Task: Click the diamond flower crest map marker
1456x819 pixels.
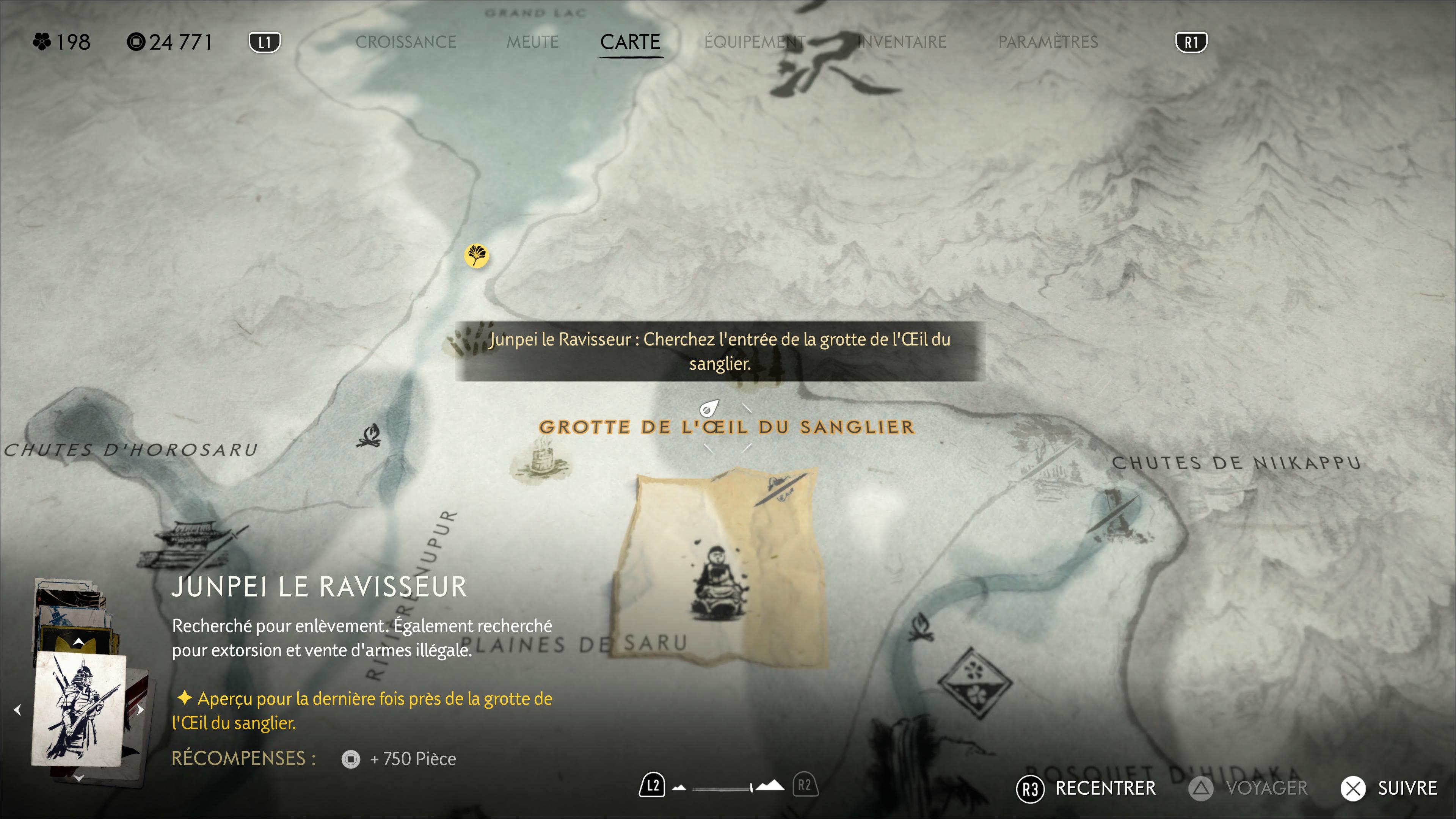Action: (x=974, y=682)
